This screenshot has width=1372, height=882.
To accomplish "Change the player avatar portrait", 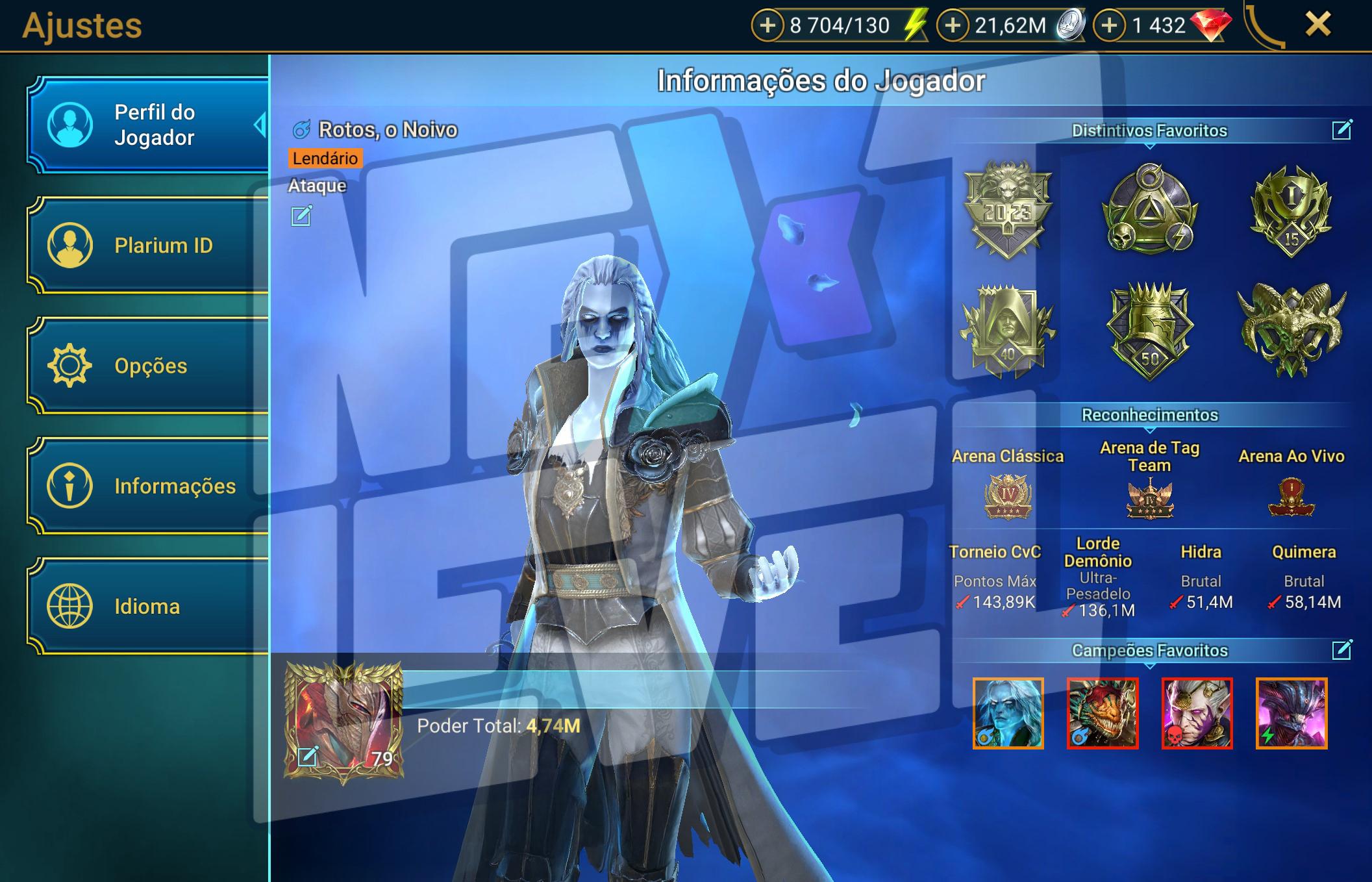I will coord(308,756).
